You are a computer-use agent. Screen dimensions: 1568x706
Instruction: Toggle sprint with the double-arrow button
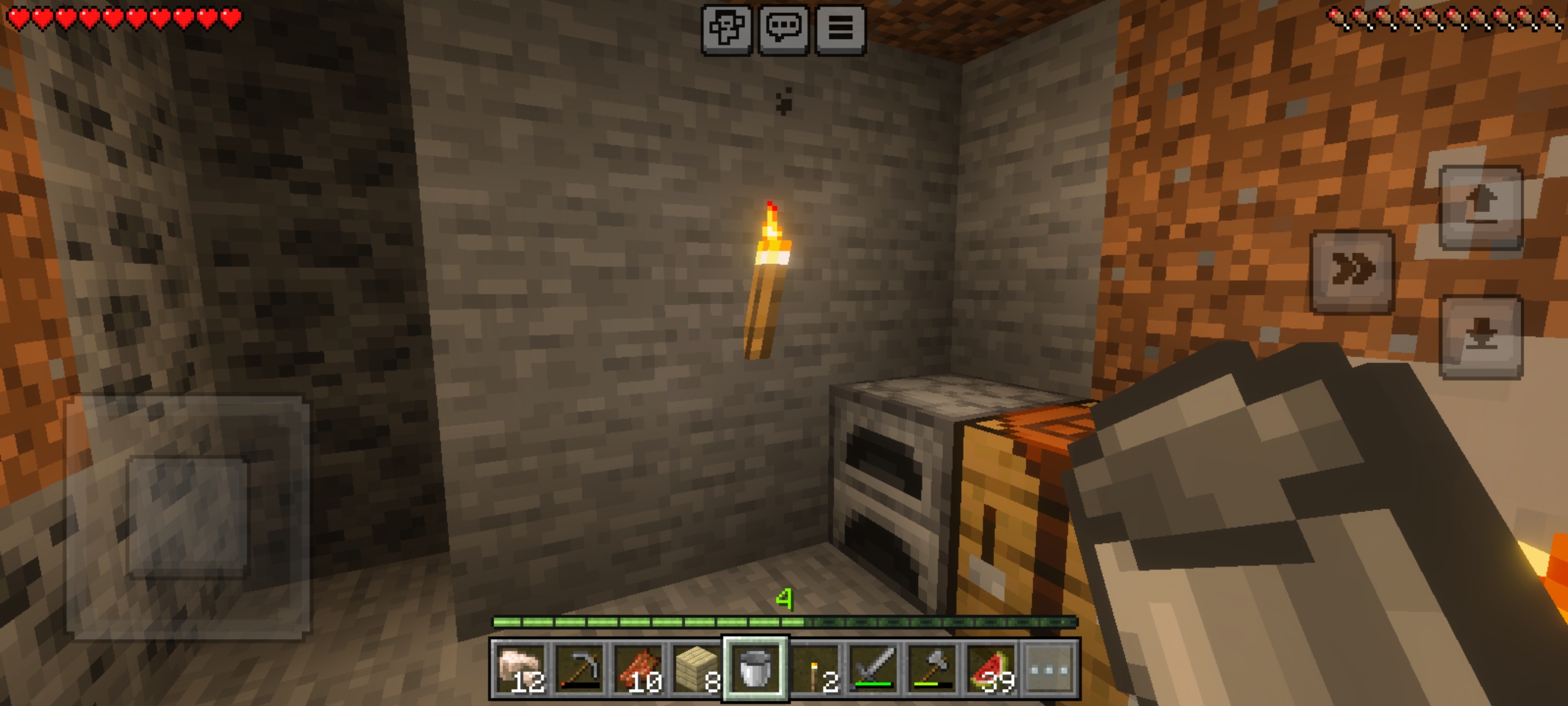[x=1352, y=271]
